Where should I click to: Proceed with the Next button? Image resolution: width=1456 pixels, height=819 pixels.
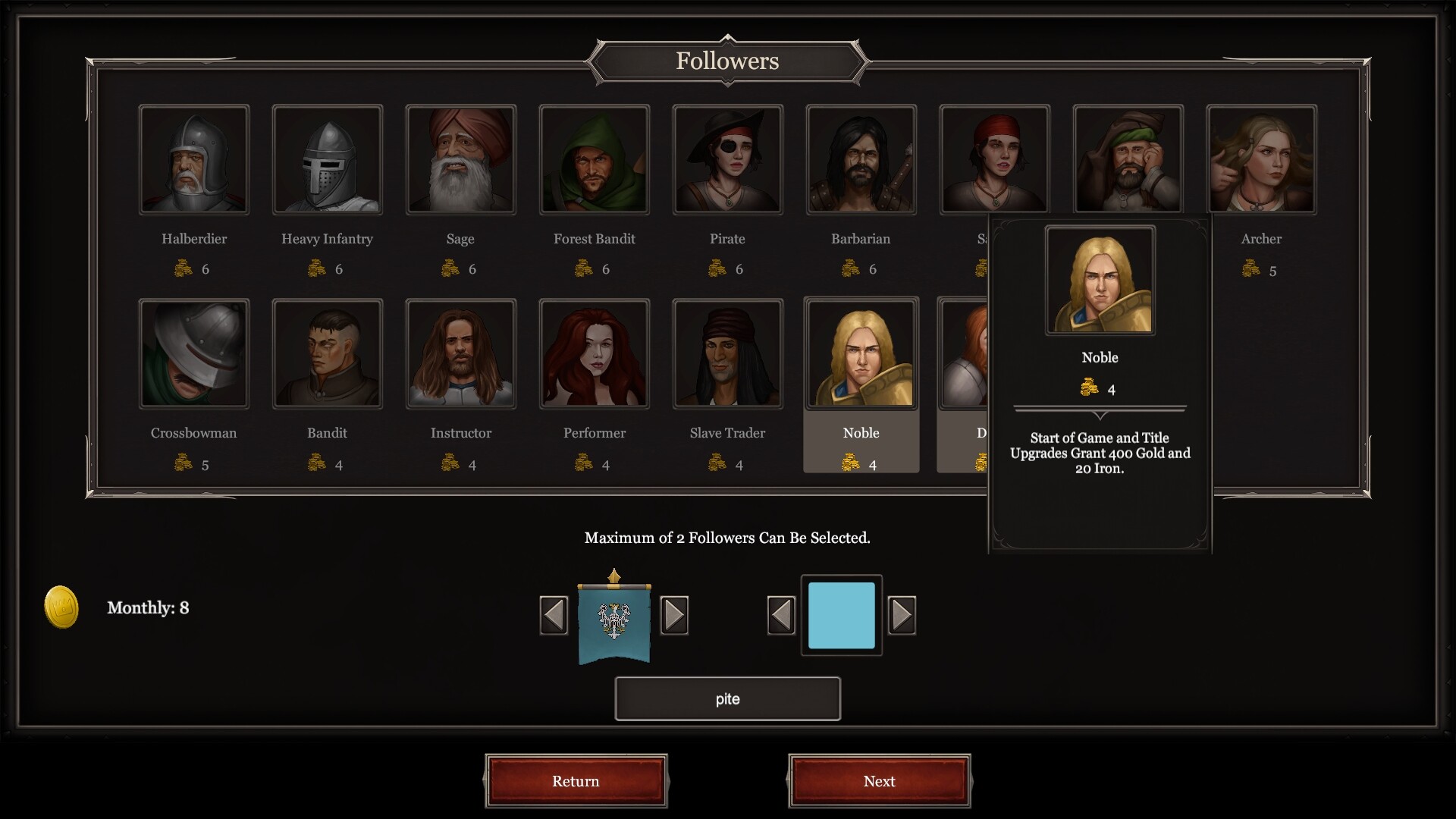point(880,781)
